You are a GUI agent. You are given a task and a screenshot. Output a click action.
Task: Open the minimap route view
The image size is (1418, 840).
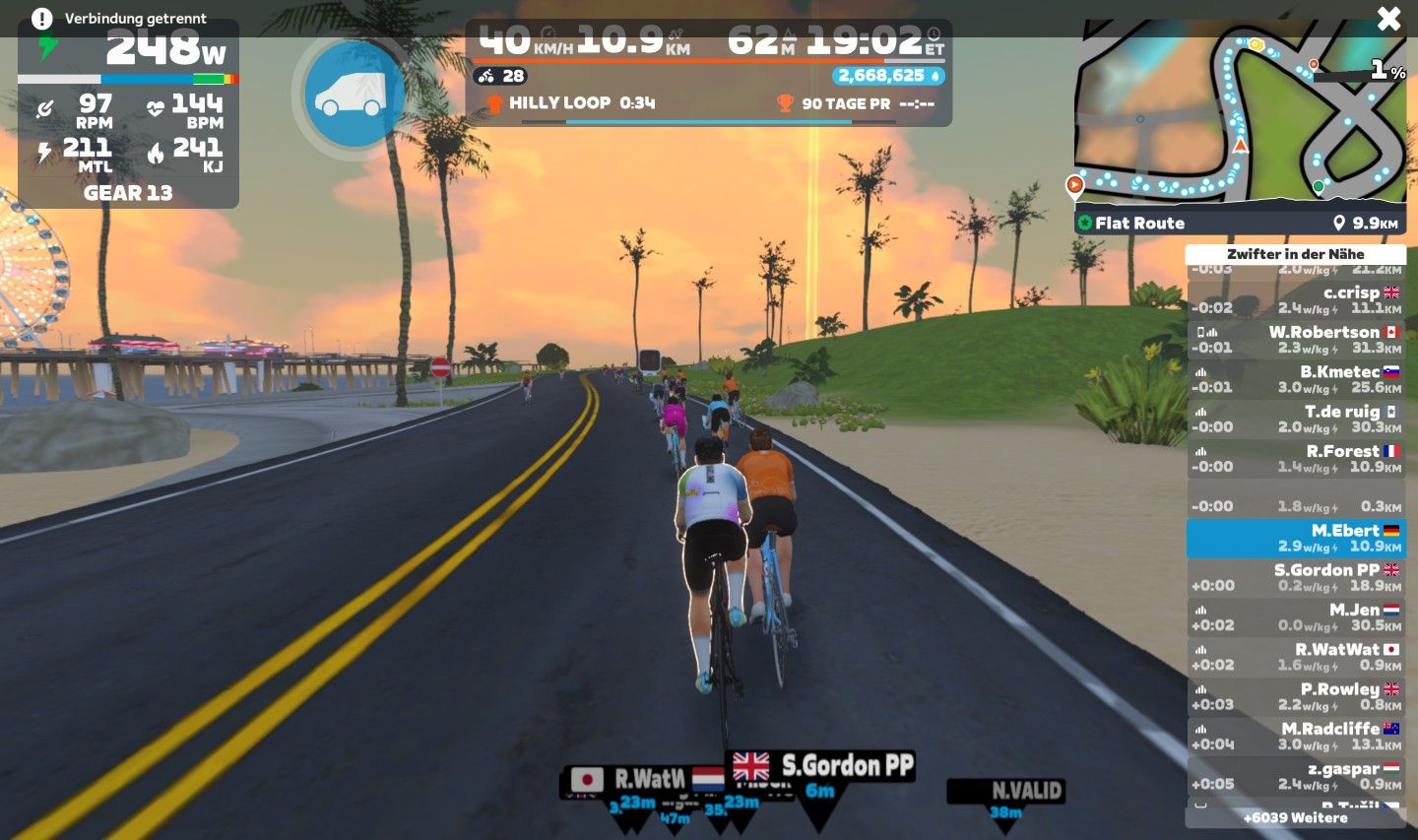pos(1240,113)
